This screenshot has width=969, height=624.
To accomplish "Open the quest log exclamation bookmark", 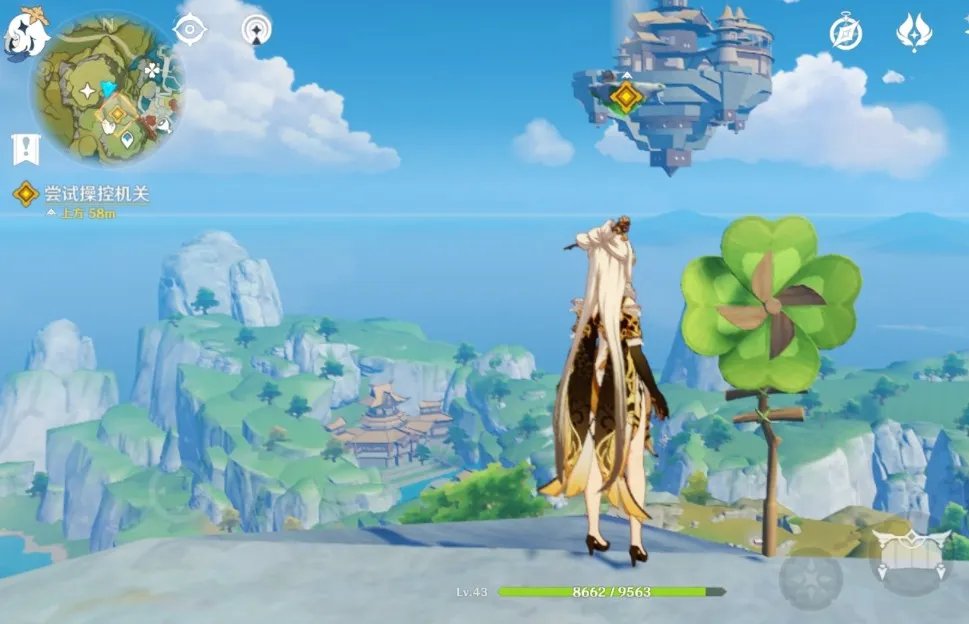I will pyautogui.click(x=23, y=149).
